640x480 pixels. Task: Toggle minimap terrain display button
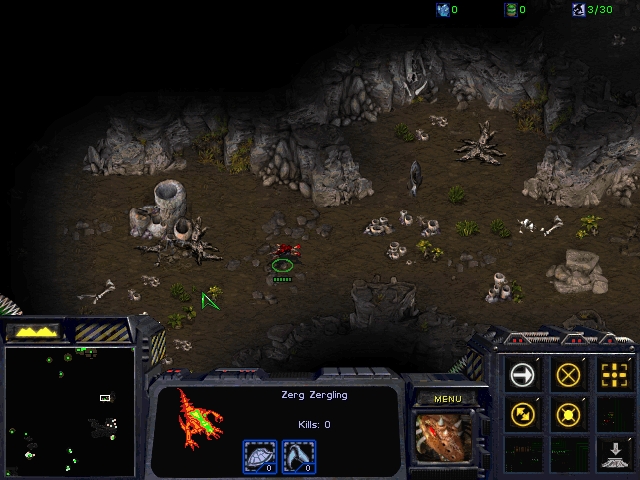pyautogui.click(x=34, y=330)
